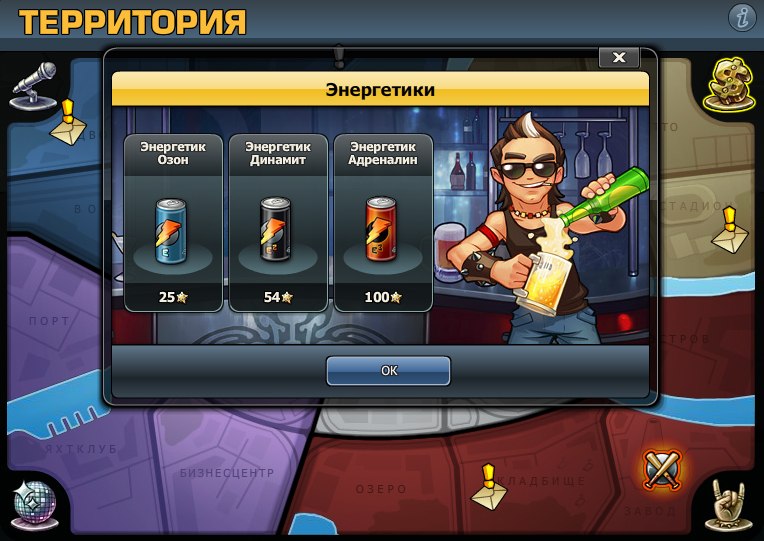The width and height of the screenshot is (764, 541).
Task: Select the crossed bats fight marker
Action: 661,468
